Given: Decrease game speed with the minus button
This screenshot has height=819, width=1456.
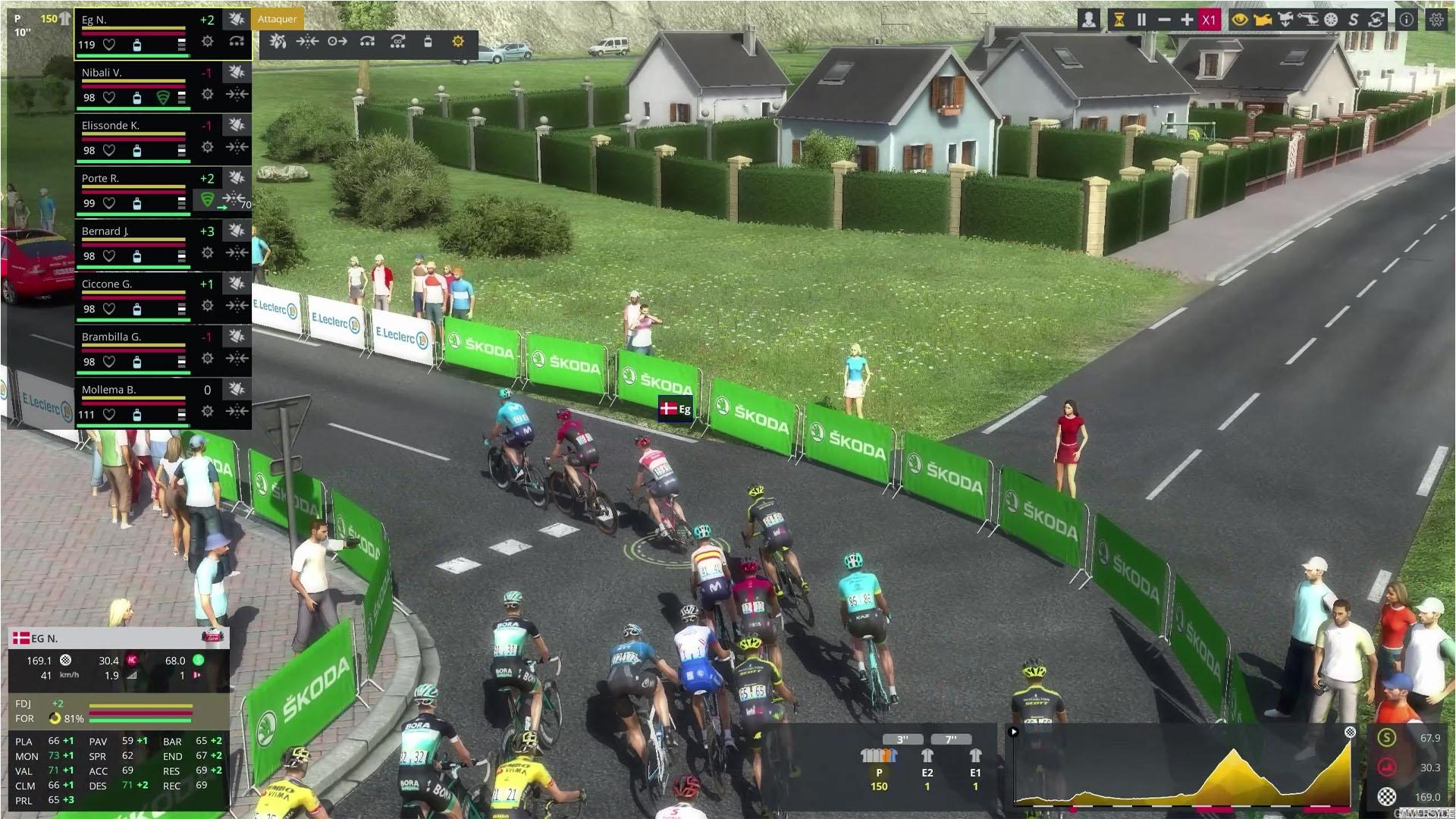Looking at the screenshot, I should tap(1164, 20).
